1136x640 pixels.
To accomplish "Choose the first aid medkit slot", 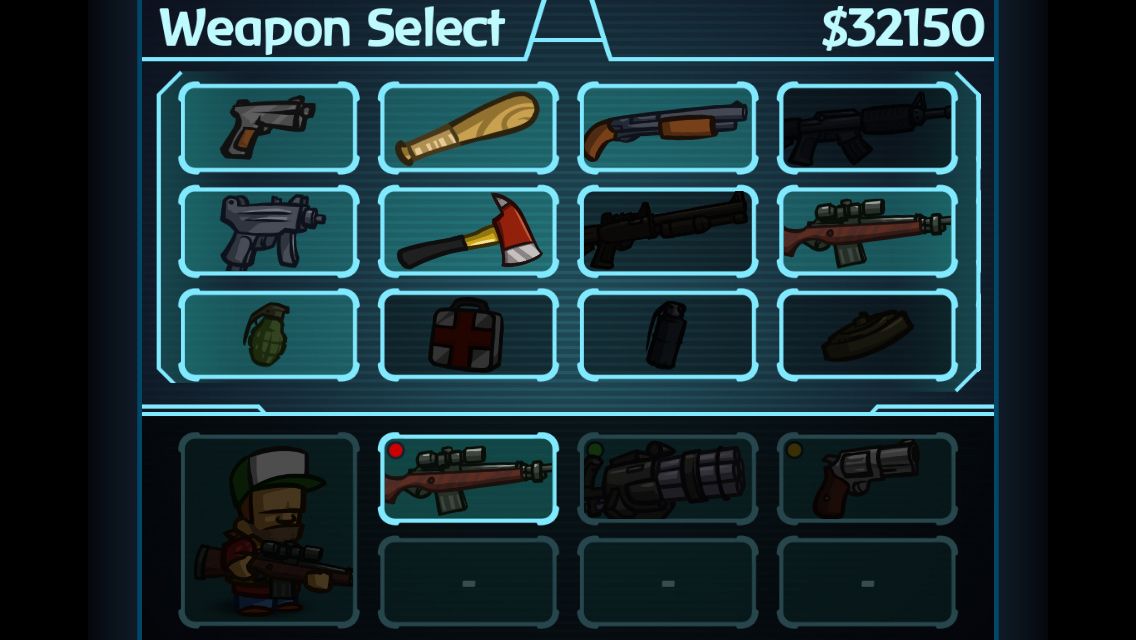I will pyautogui.click(x=468, y=335).
